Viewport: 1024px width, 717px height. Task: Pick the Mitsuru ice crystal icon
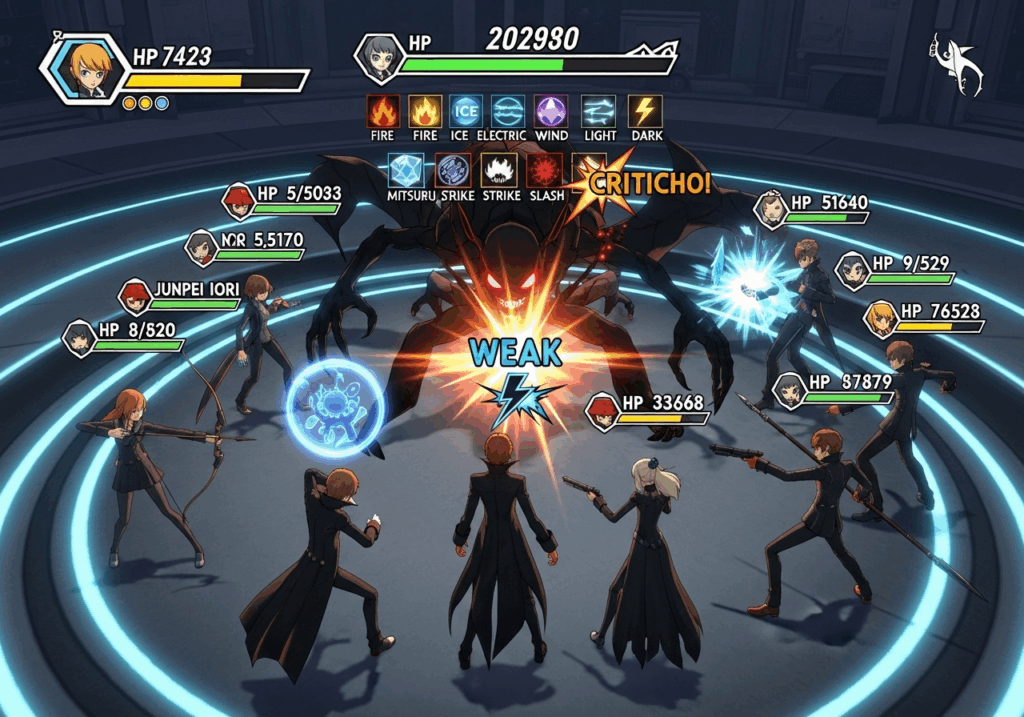point(407,170)
